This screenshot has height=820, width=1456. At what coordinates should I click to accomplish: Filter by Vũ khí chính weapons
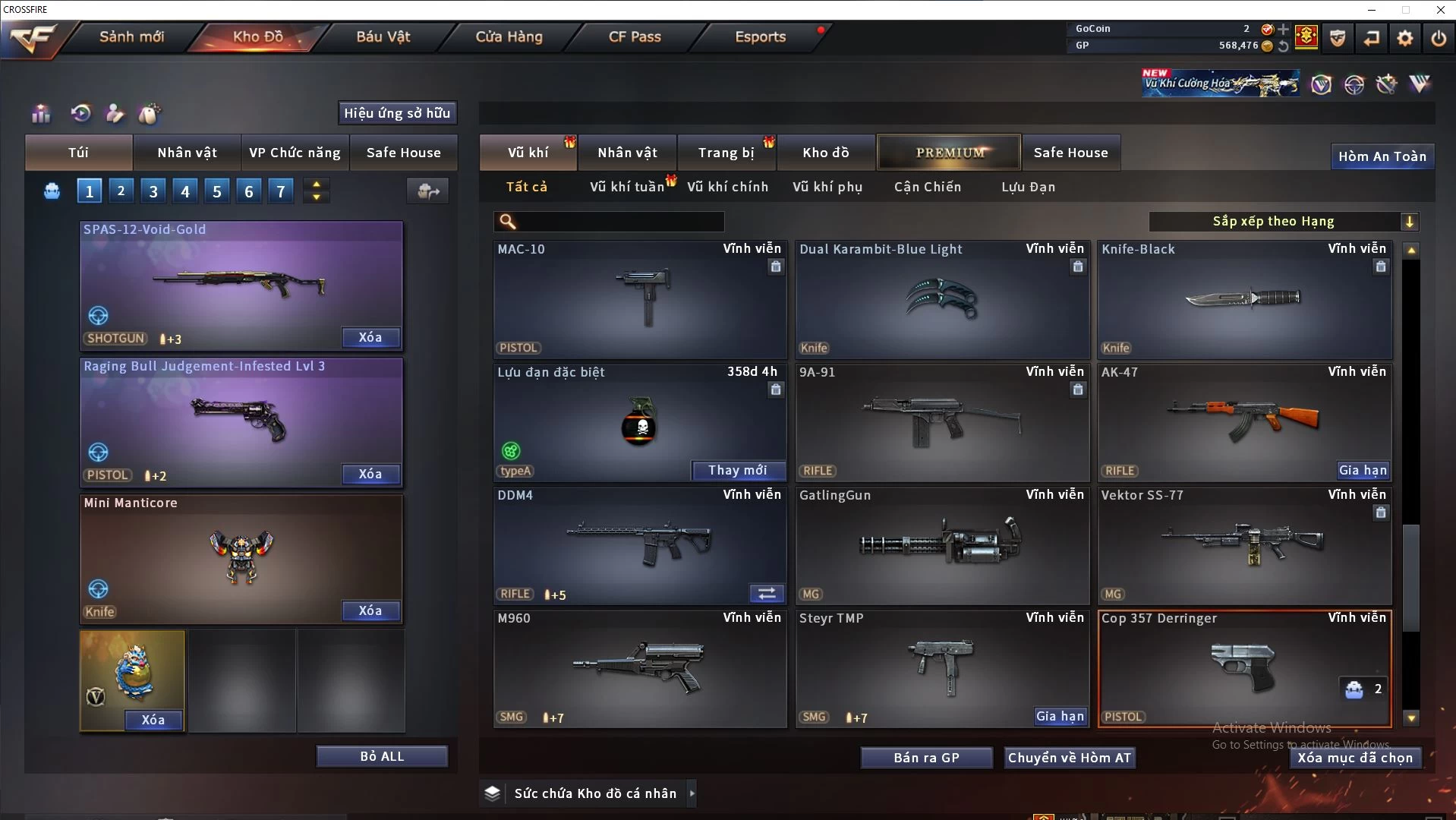pyautogui.click(x=727, y=187)
